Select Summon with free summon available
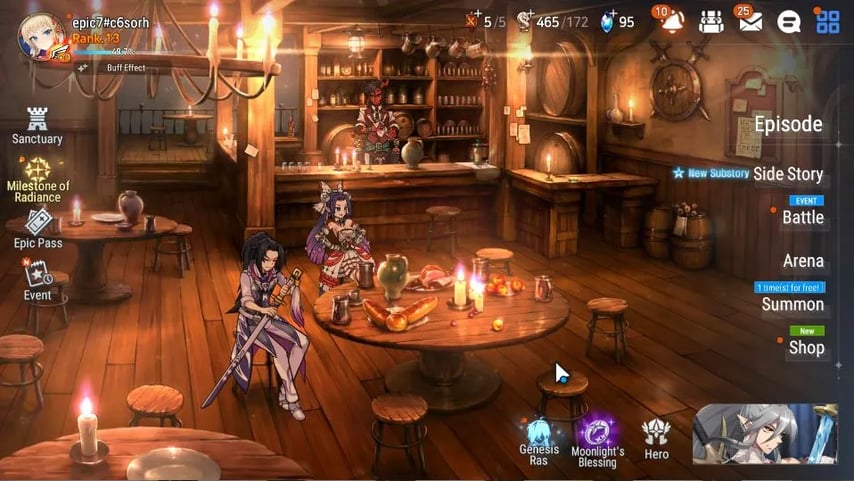This screenshot has width=854, height=481. (x=792, y=304)
